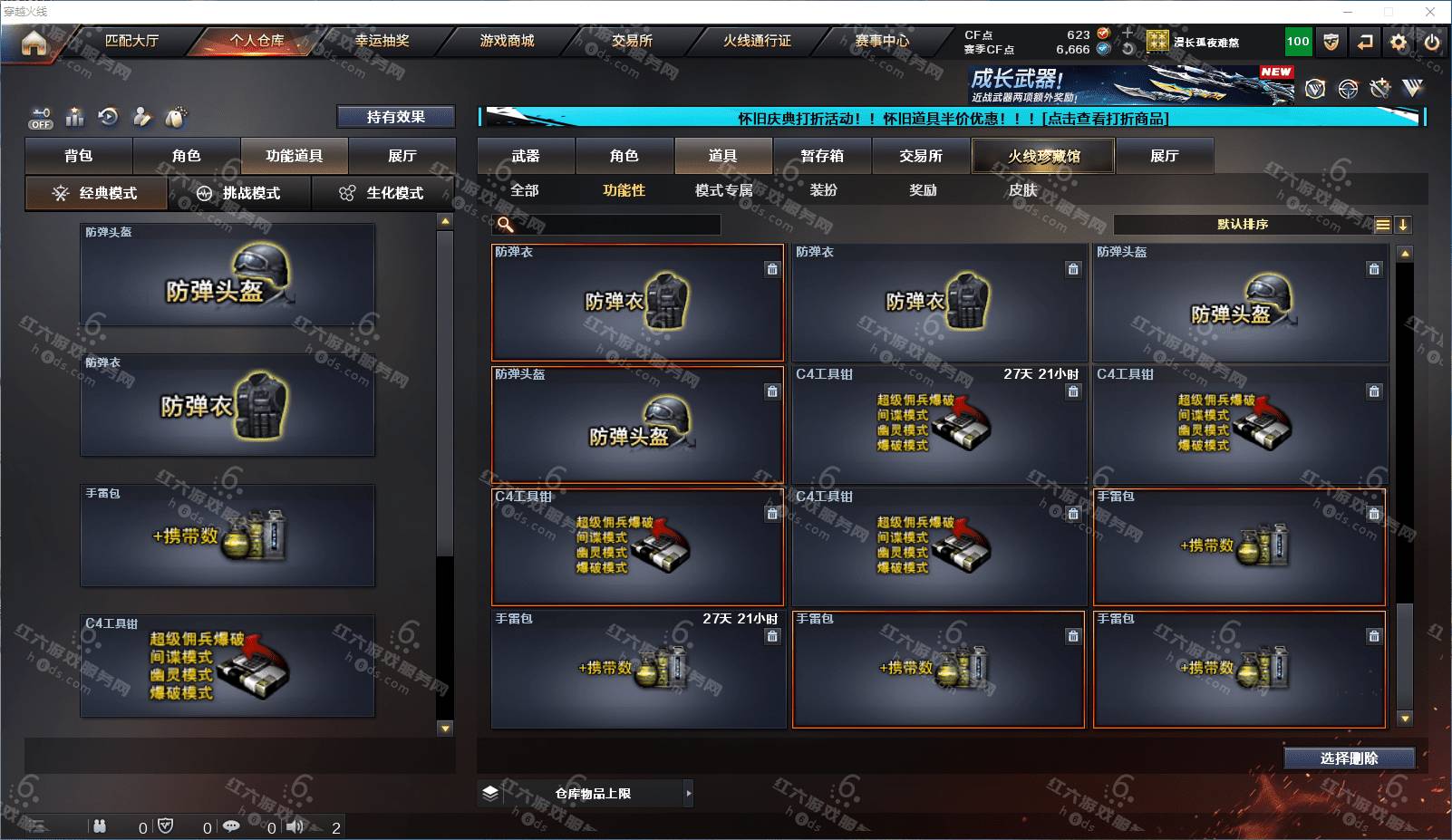Filter items by 模式专属

pyautogui.click(x=723, y=190)
